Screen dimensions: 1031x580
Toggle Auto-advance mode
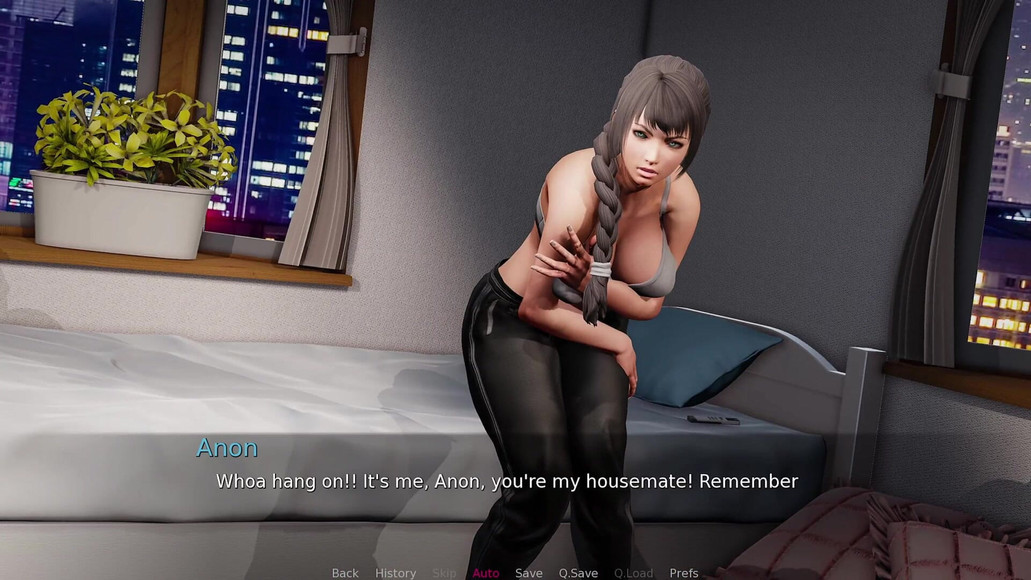click(486, 573)
